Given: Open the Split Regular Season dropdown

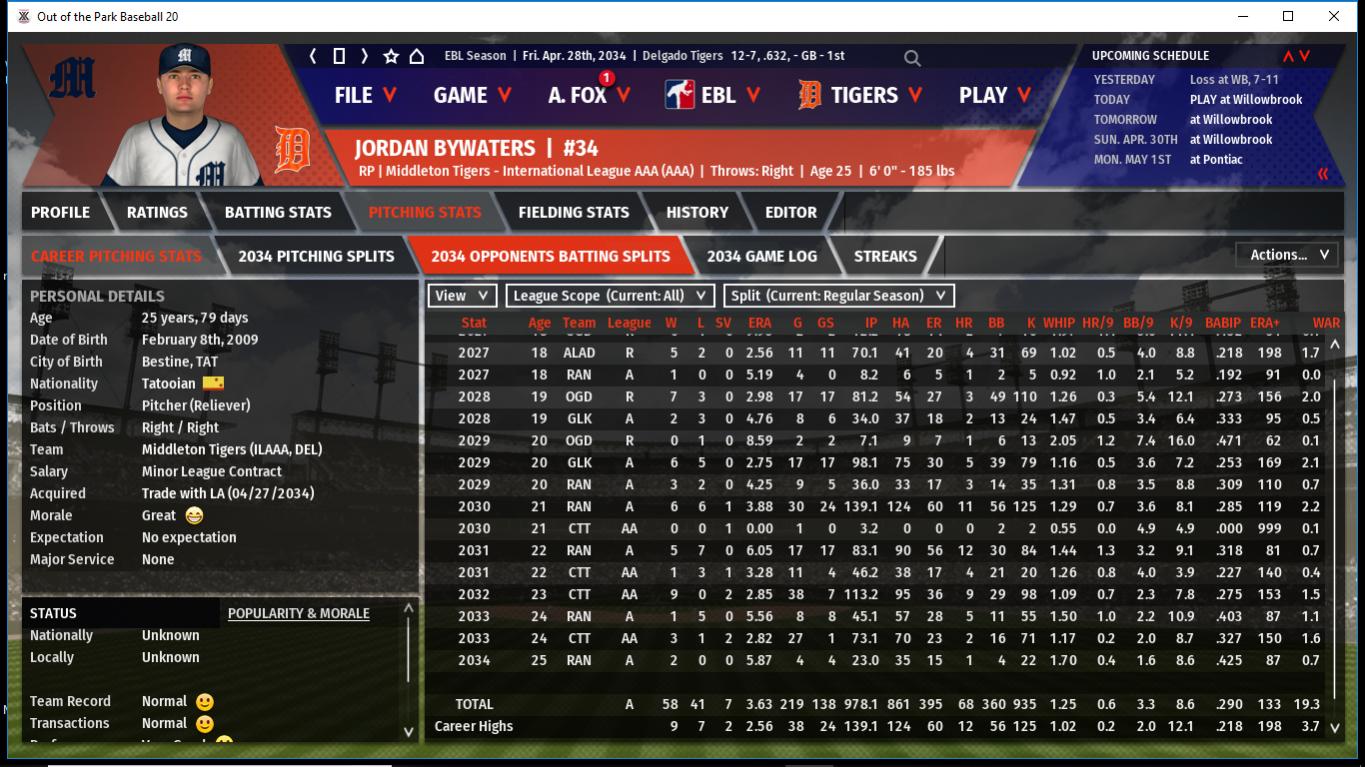Looking at the screenshot, I should (838, 296).
